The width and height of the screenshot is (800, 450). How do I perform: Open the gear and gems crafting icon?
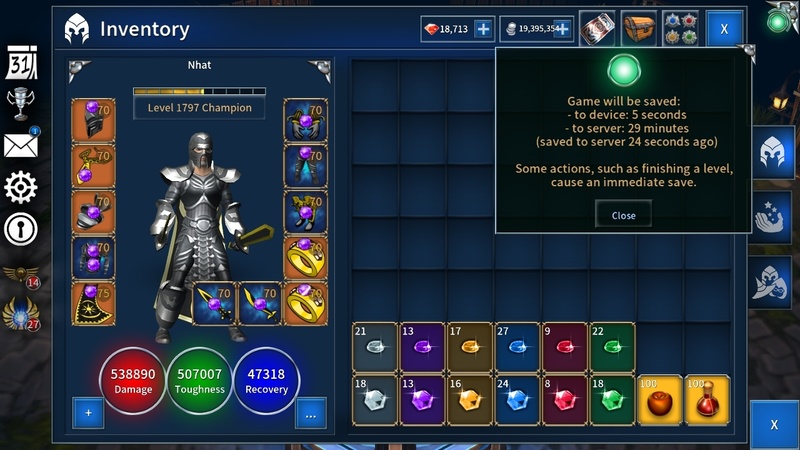(x=681, y=29)
